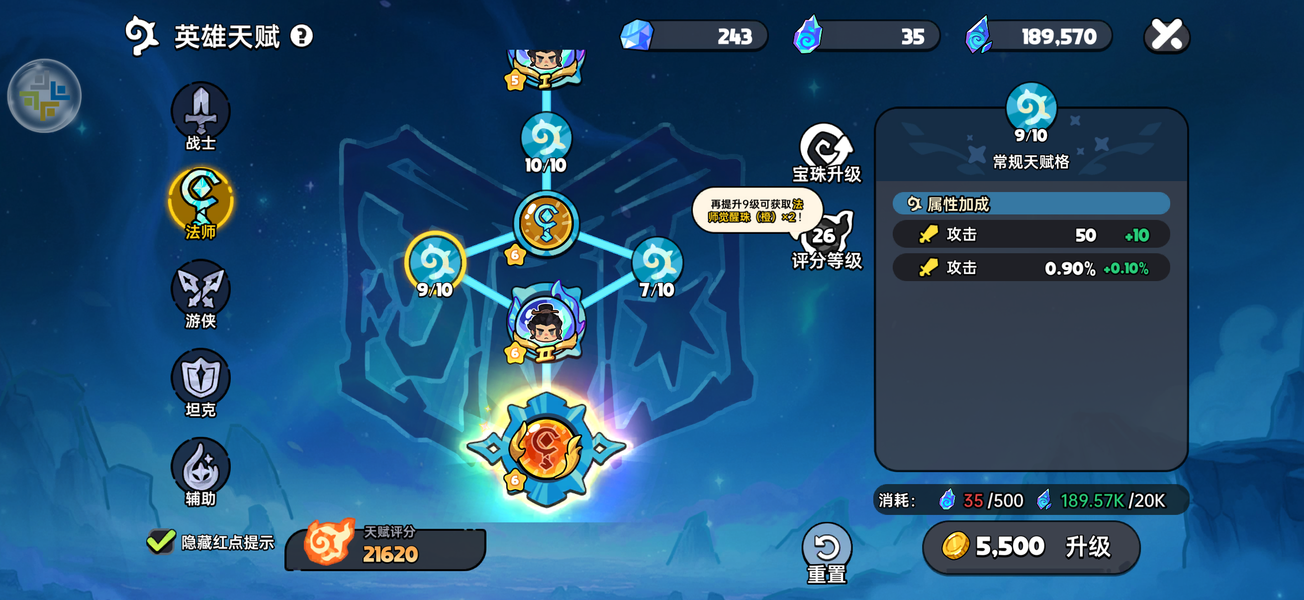This screenshot has height=600, width=1304.
Task: Select the 9/10 talent node
Action: coord(435,262)
